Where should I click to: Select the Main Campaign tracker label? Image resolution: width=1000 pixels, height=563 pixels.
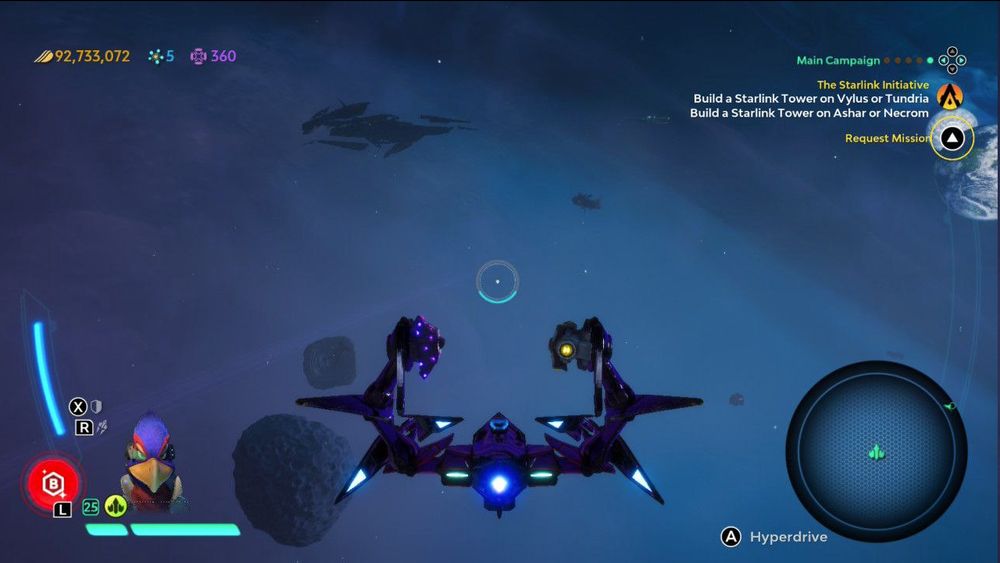pyautogui.click(x=838, y=60)
